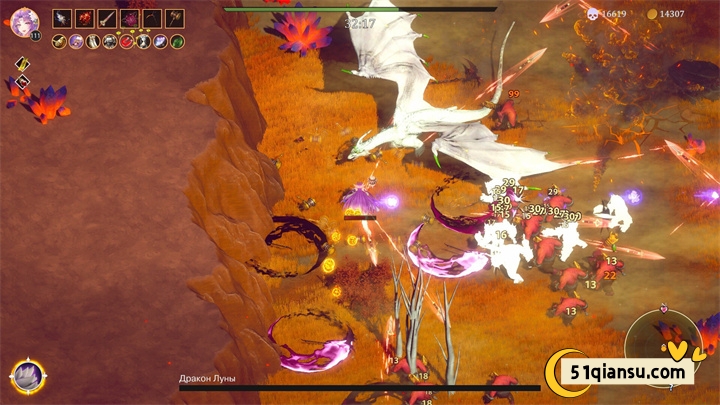Select the sword weapon slot
Viewport: 720px width, 405px height.
click(107, 18)
